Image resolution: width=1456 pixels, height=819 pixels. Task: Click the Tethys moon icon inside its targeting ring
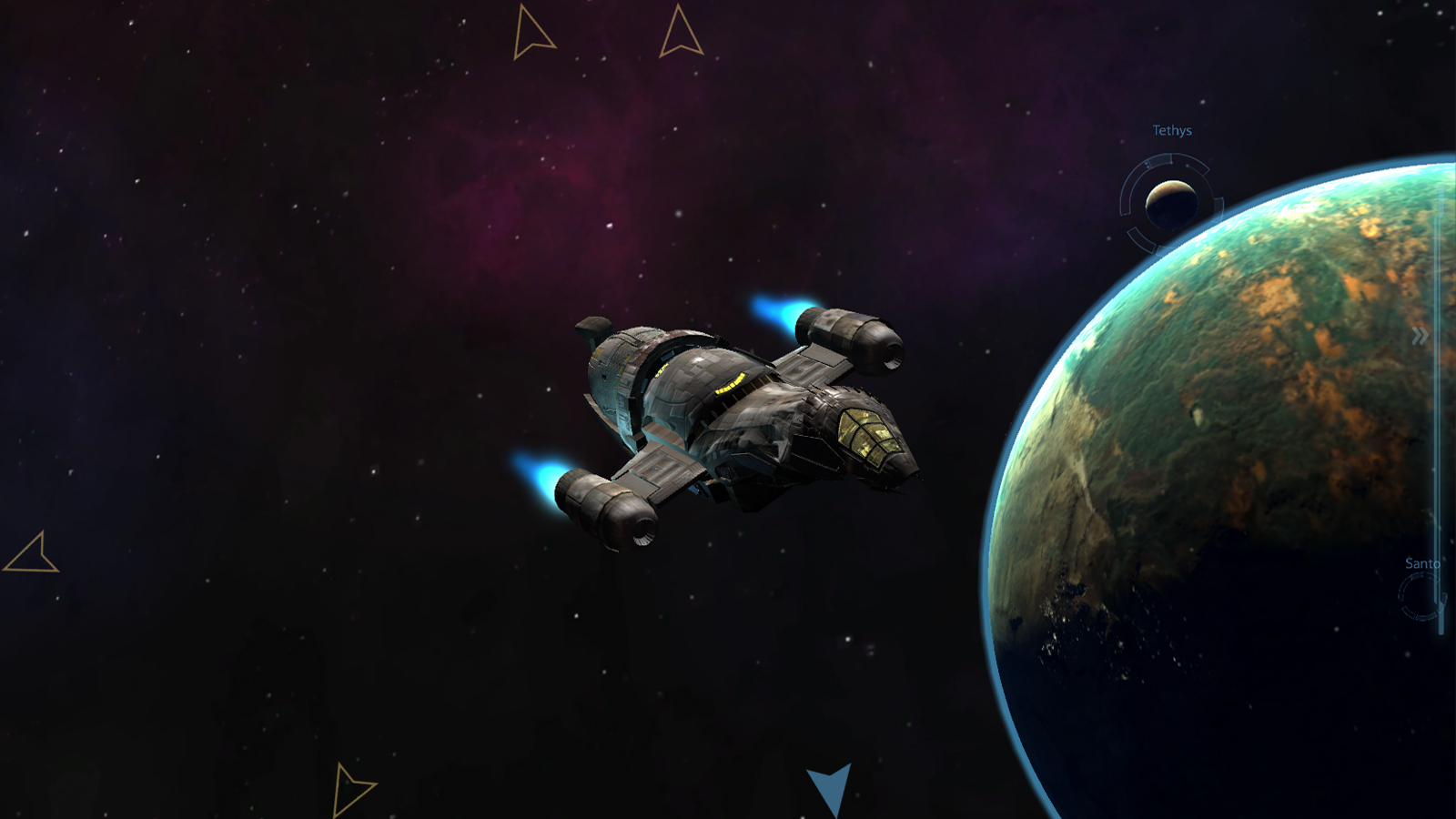pos(1171,203)
